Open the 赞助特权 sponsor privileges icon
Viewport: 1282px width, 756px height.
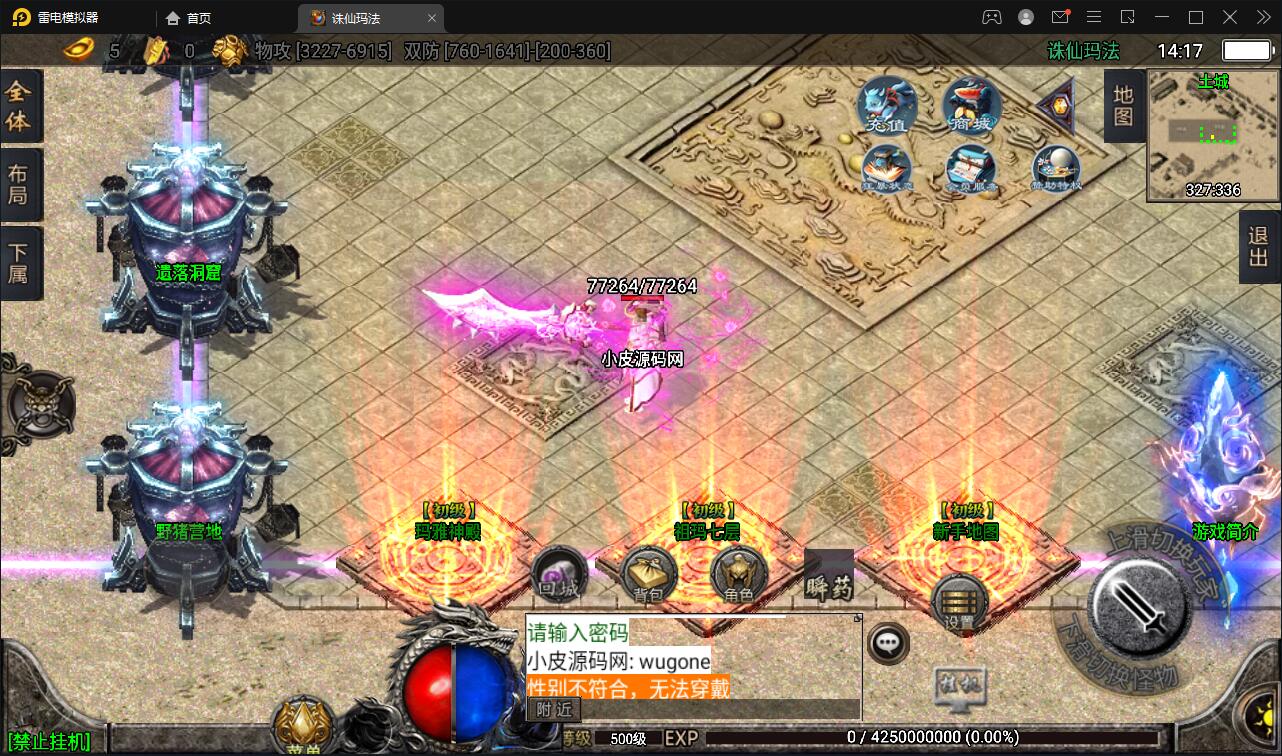(x=1057, y=168)
